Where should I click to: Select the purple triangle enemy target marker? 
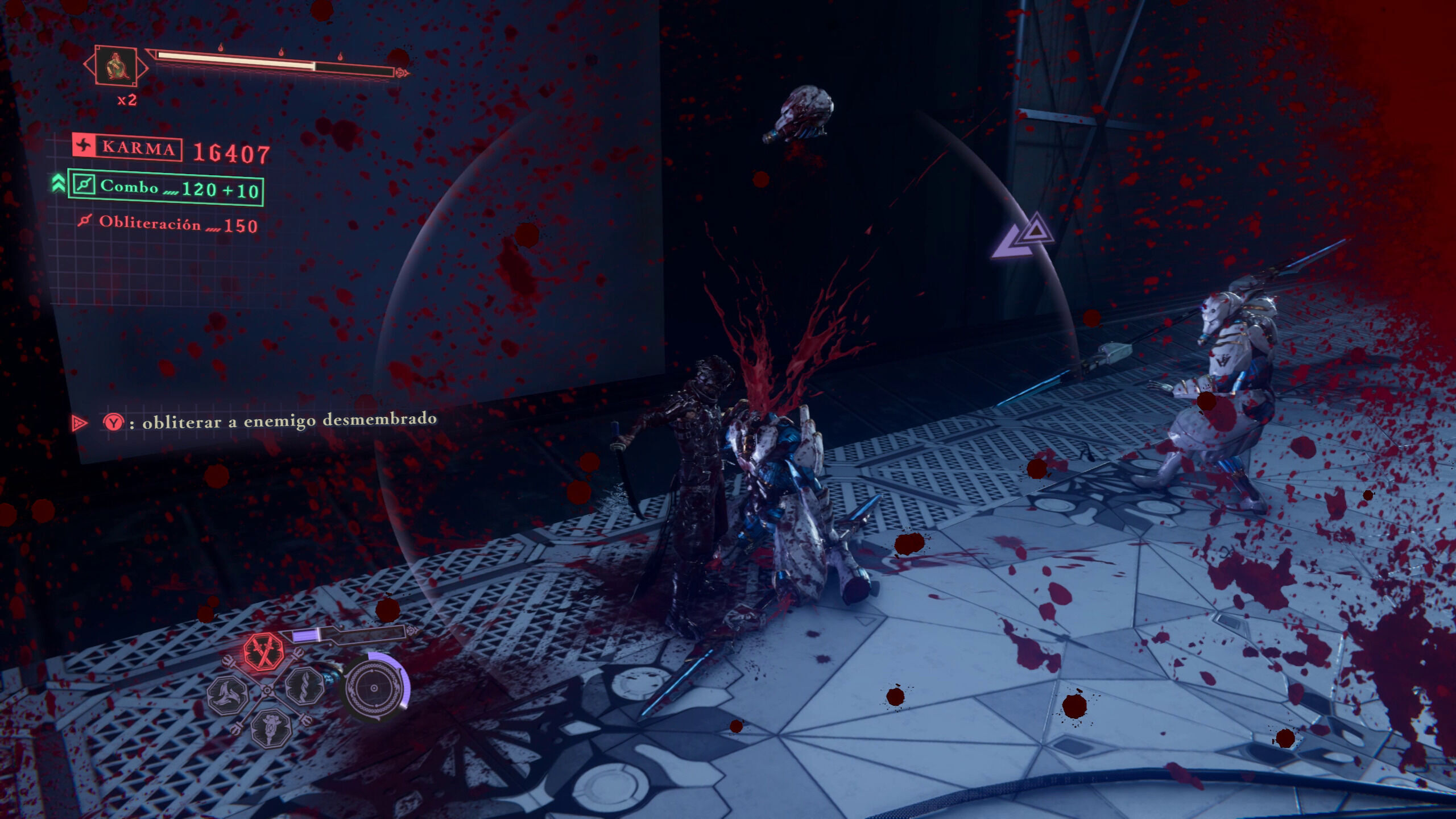pyautogui.click(x=1024, y=238)
